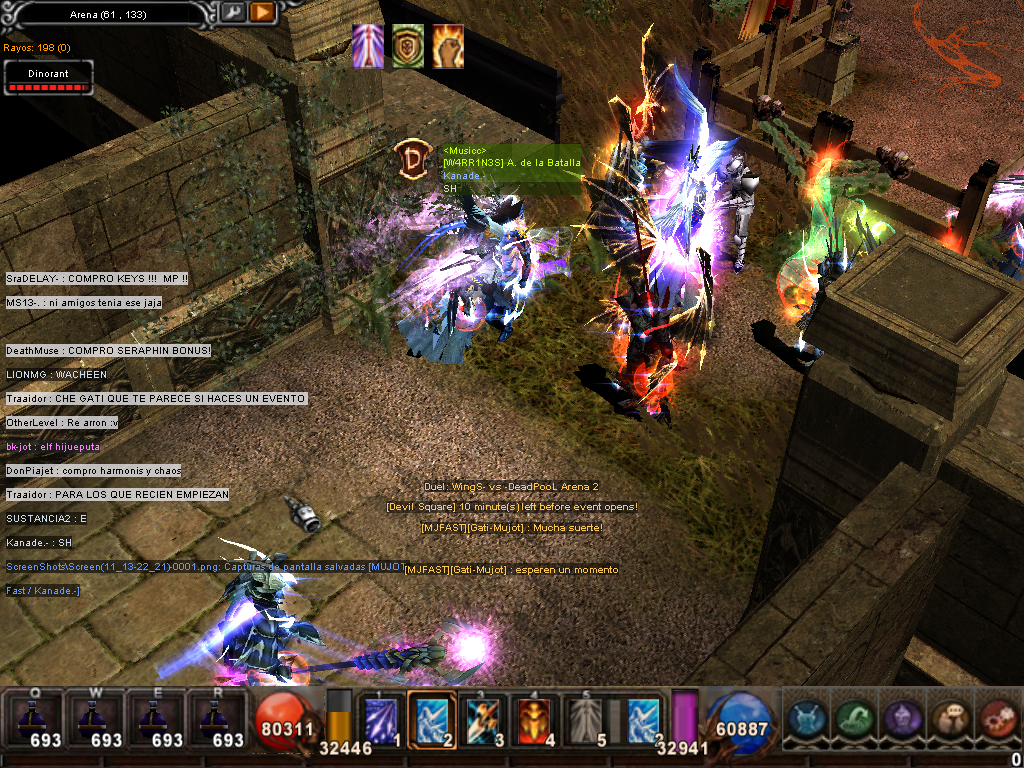Click the Fast / Kanade chat line
Screen dimensions: 1024x768
coord(43,591)
